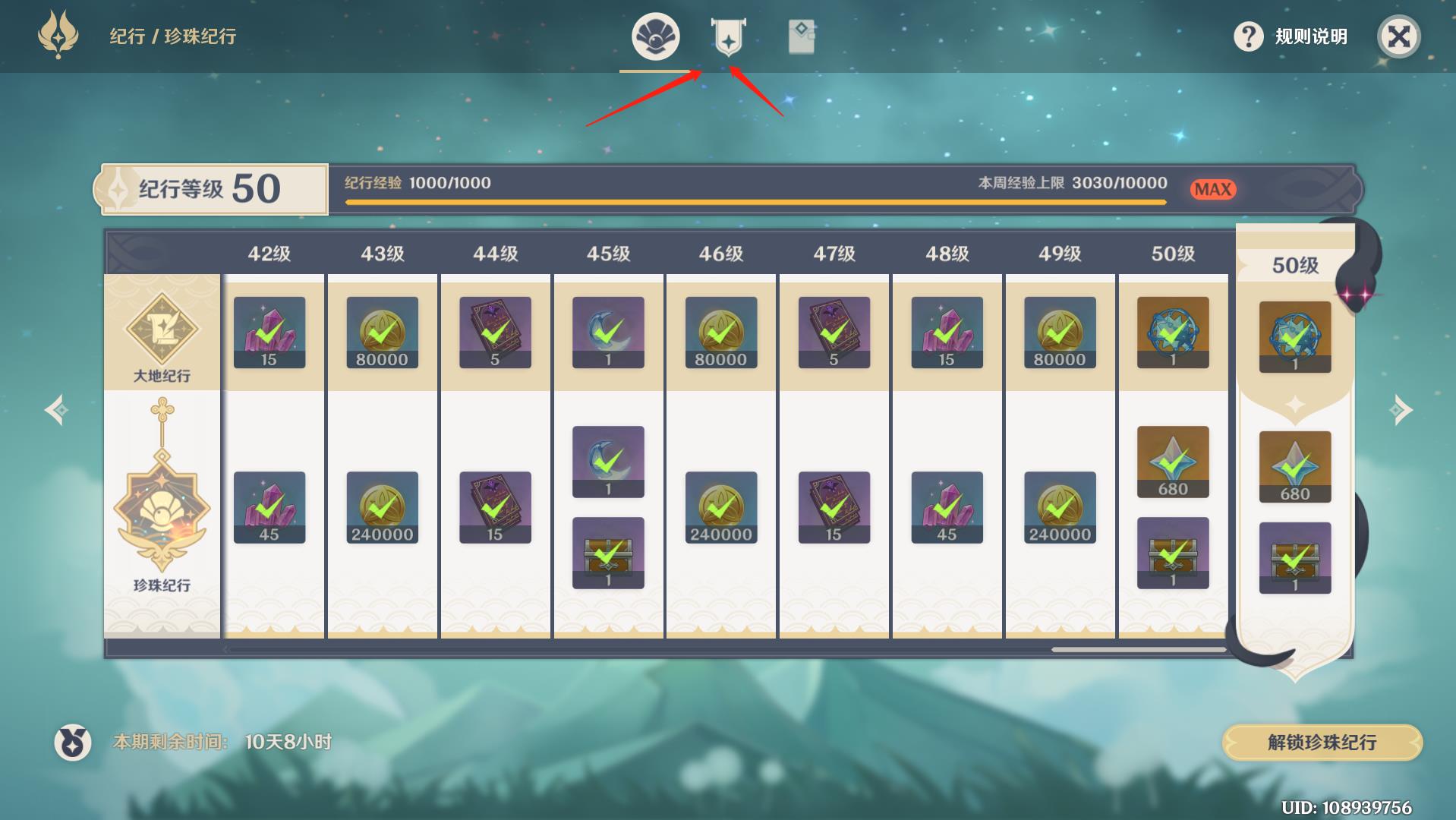Click the reward list horizontal scrollbar

pyautogui.click(x=1138, y=649)
